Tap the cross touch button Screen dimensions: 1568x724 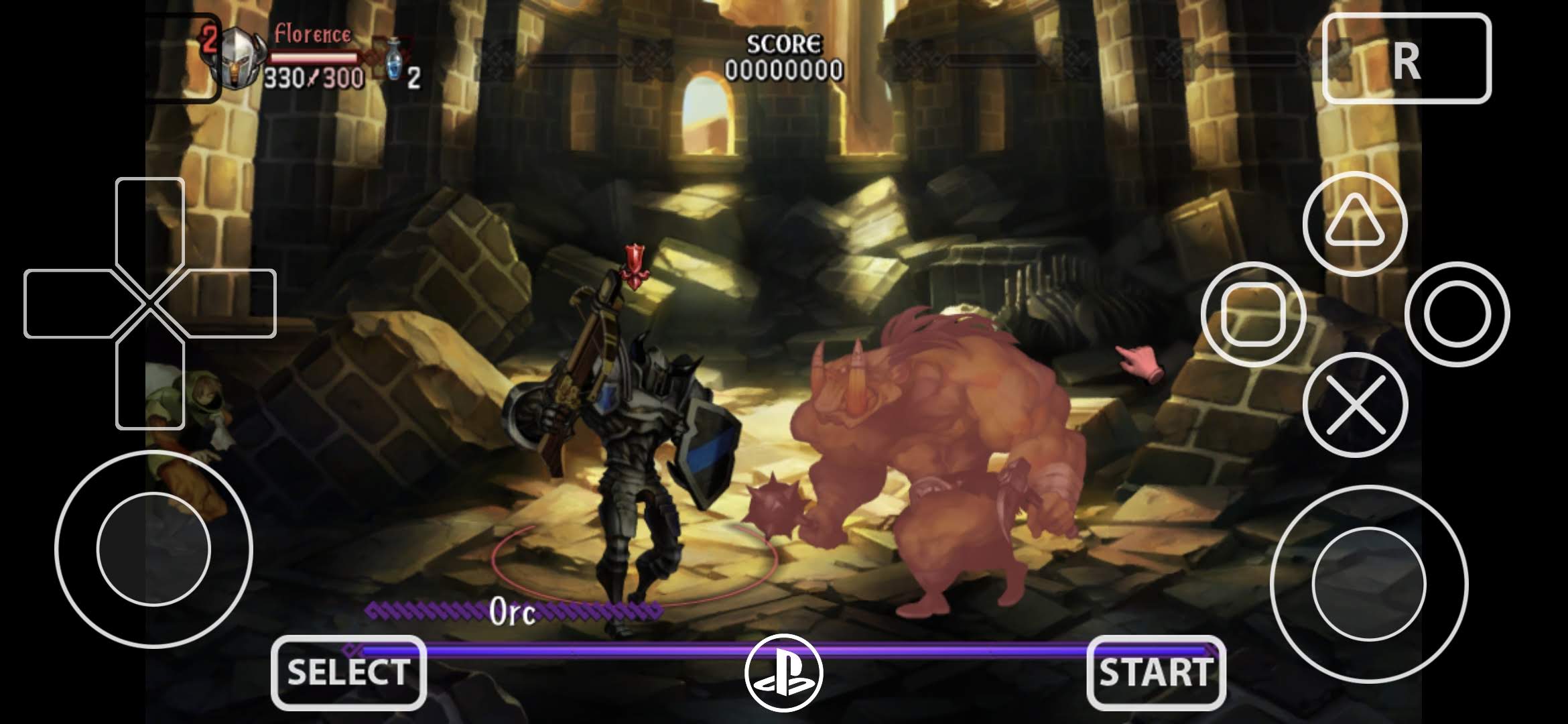click(x=1355, y=405)
